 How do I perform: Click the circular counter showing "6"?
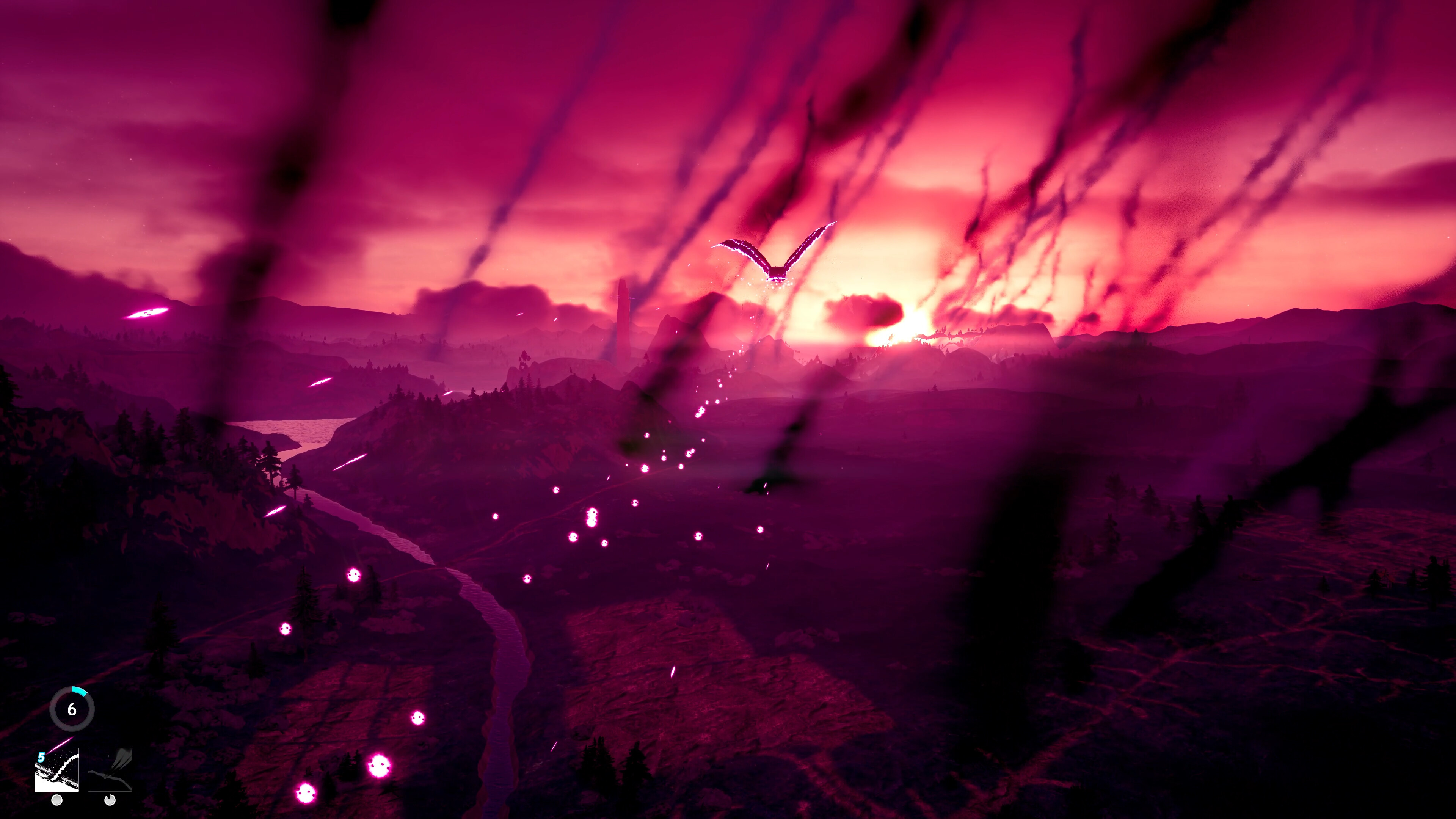point(72,709)
